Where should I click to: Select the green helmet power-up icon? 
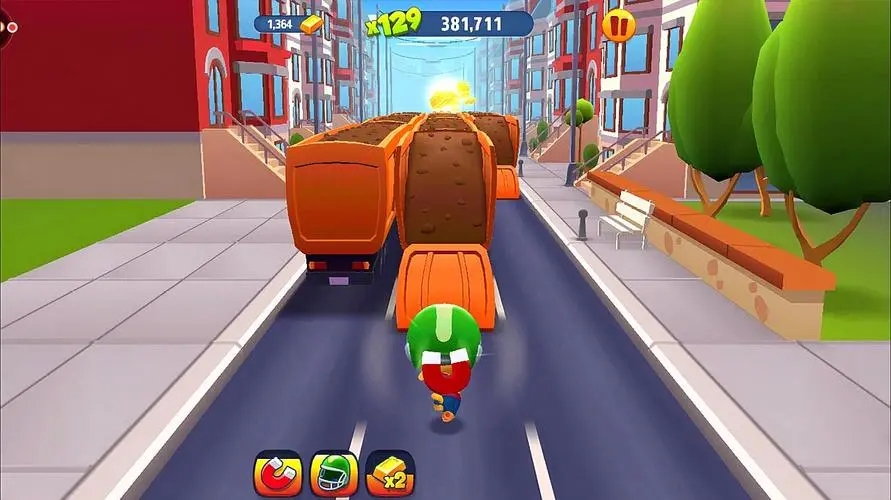334,474
